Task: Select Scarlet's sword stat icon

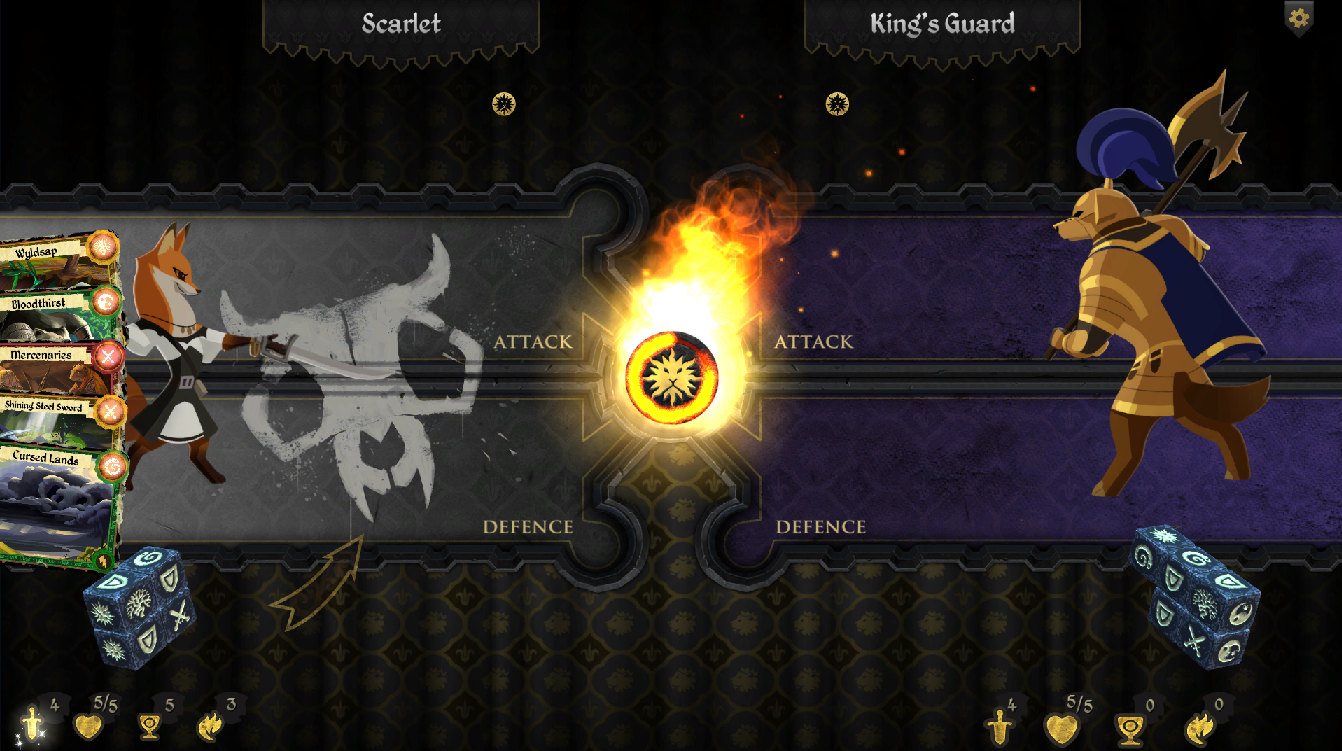Action: [x=32, y=723]
